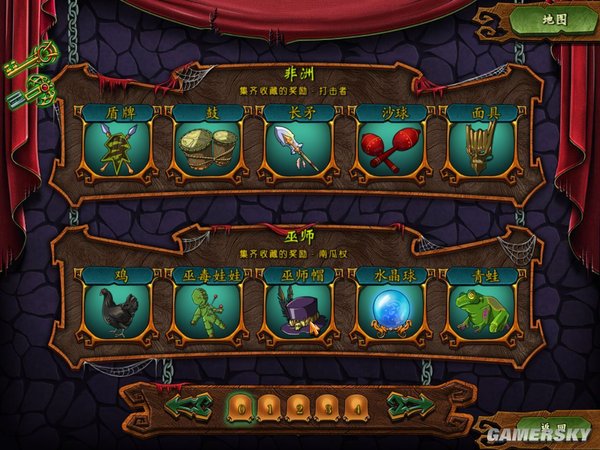Screen dimensions: 600x450
Task: Choose the 长矛 spear collectible
Action: (x=299, y=146)
